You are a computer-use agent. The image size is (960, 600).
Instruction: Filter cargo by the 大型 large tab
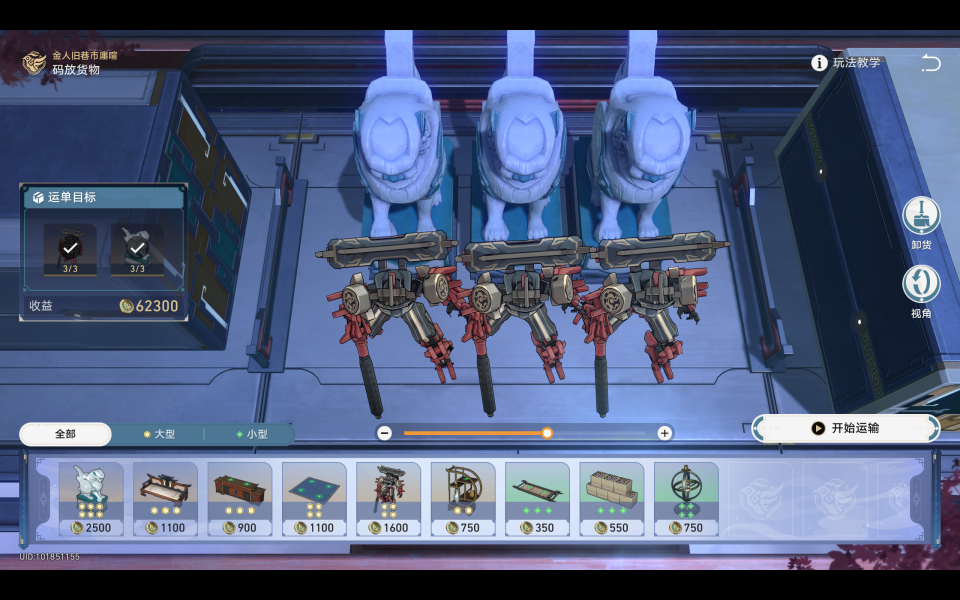click(x=157, y=434)
